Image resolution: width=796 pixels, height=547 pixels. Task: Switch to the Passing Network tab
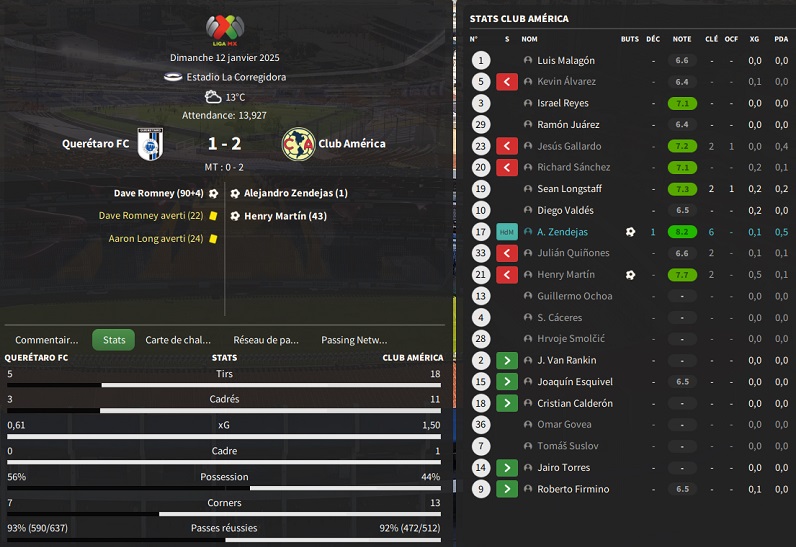(353, 340)
